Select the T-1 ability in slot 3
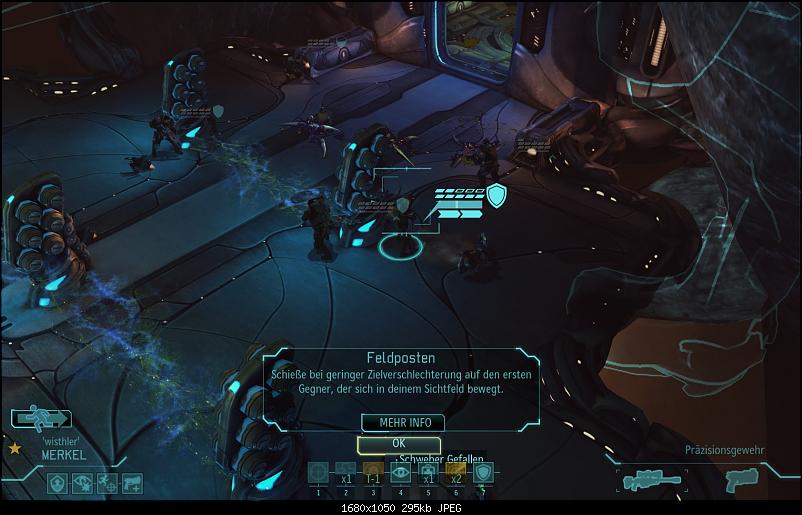Image resolution: width=802 pixels, height=515 pixels. click(x=373, y=473)
